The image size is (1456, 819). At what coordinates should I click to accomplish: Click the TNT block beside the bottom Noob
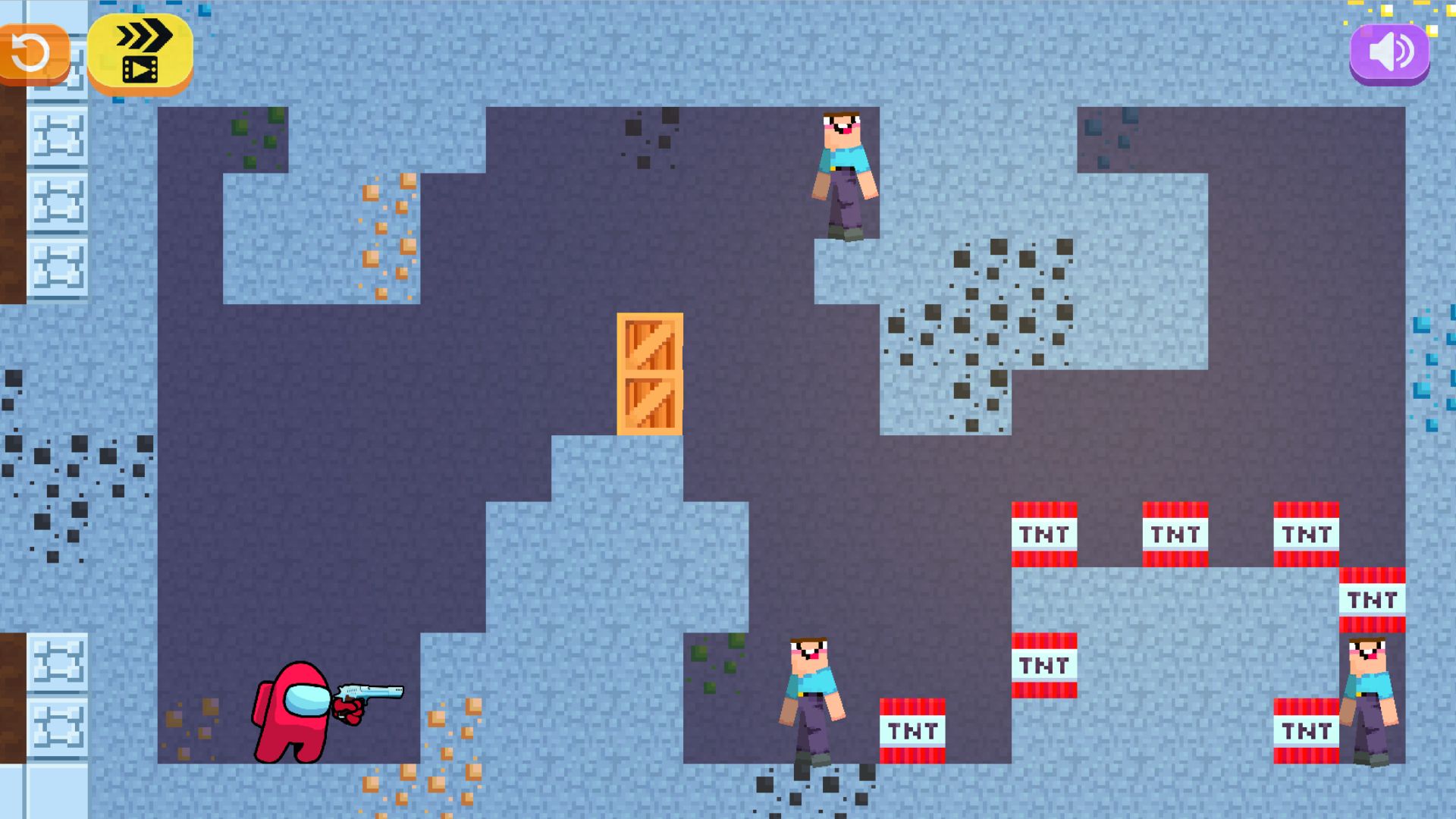912,730
